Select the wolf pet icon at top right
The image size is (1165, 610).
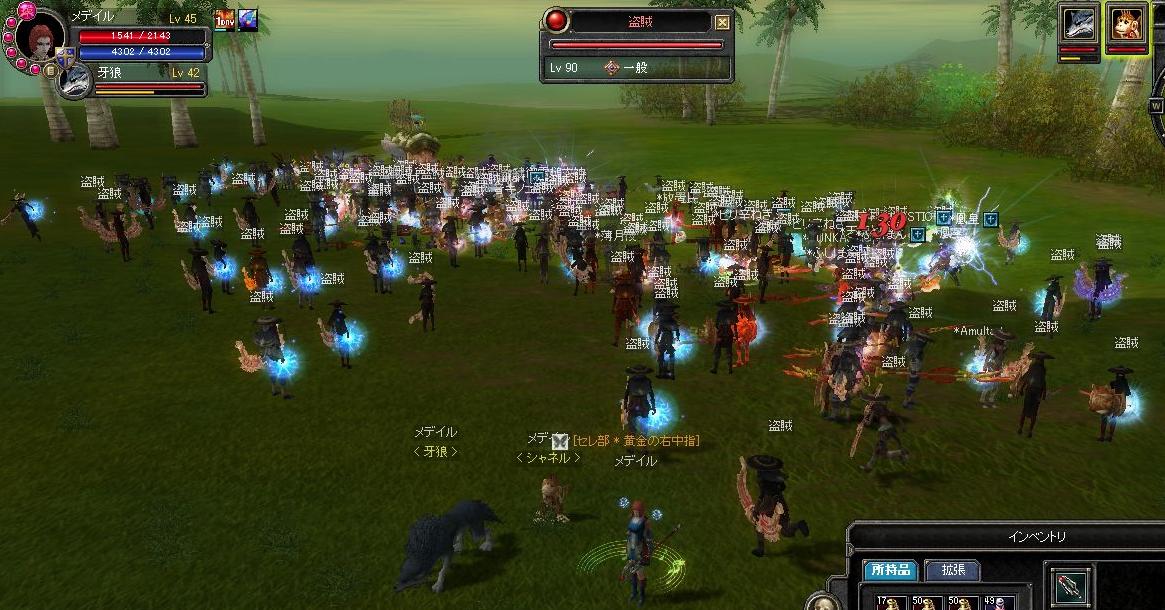[x=1079, y=23]
